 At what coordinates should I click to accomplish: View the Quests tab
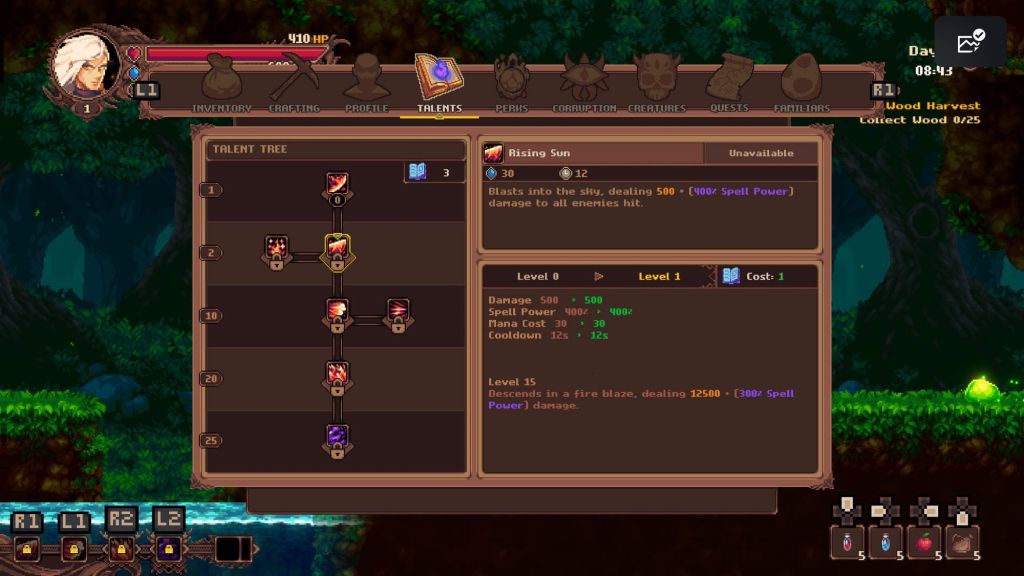click(x=729, y=85)
